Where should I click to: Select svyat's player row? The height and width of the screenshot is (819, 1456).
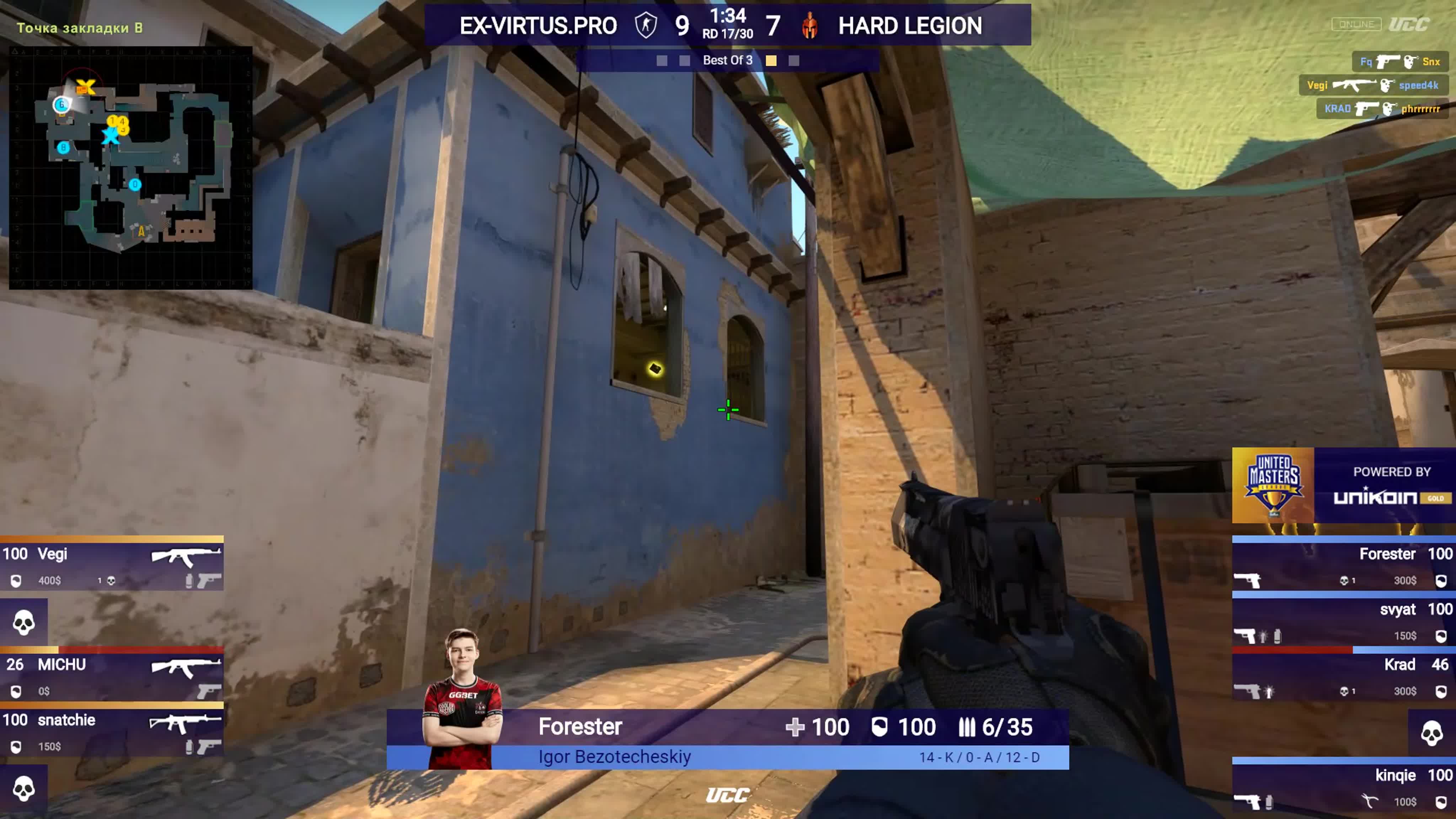point(1344,621)
